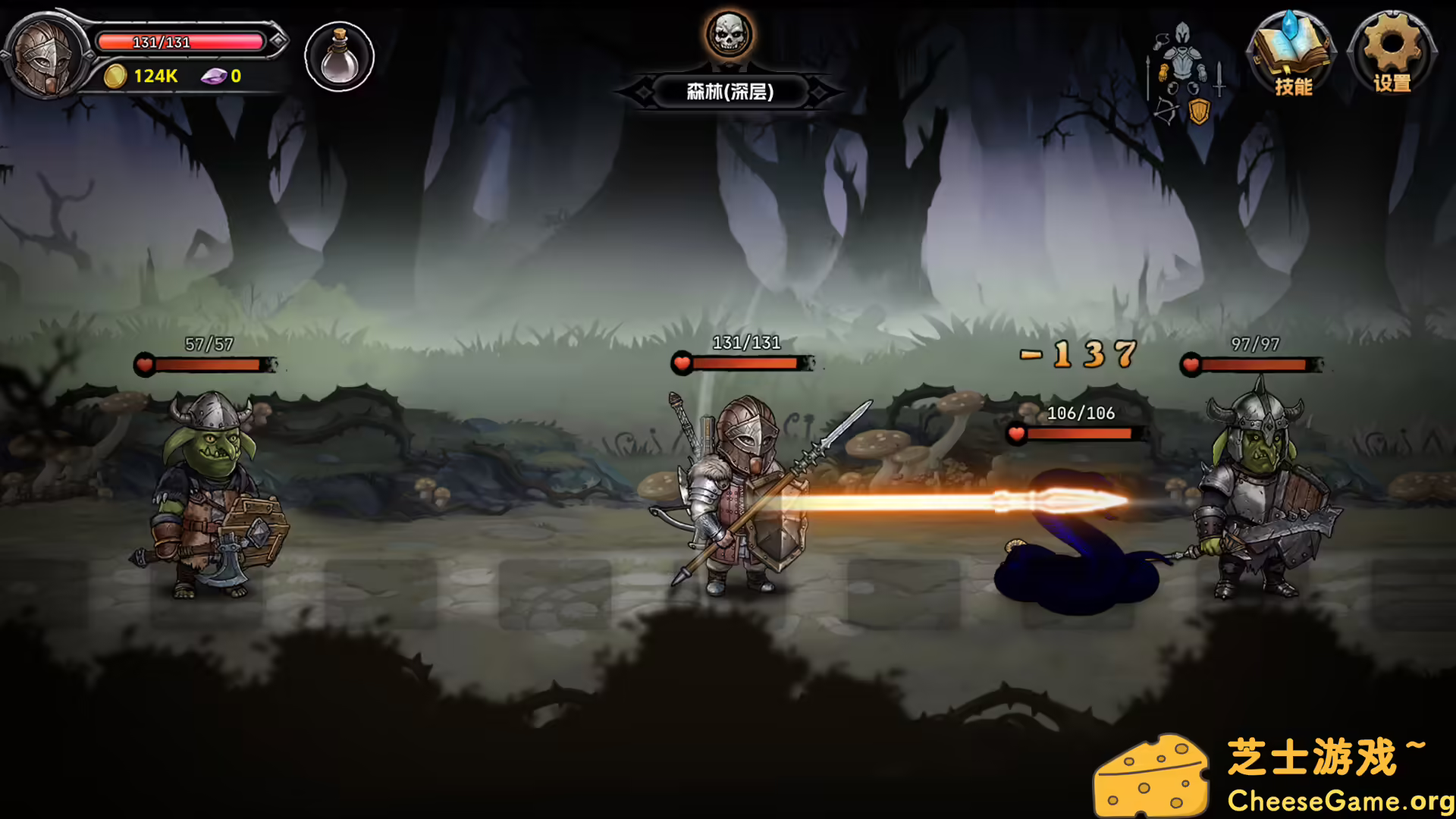Click the player's 131/131 health bar
1456x819 pixels.
pyautogui.click(x=739, y=364)
